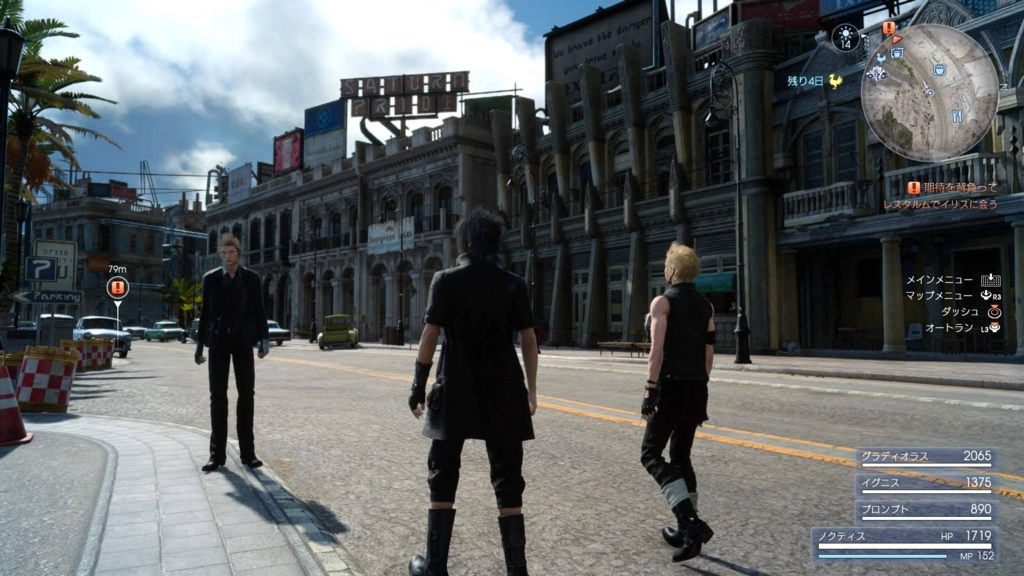The width and height of the screenshot is (1024, 576).
Task: Select the orange exclamation quest marker atop minimap
Action: [889, 28]
